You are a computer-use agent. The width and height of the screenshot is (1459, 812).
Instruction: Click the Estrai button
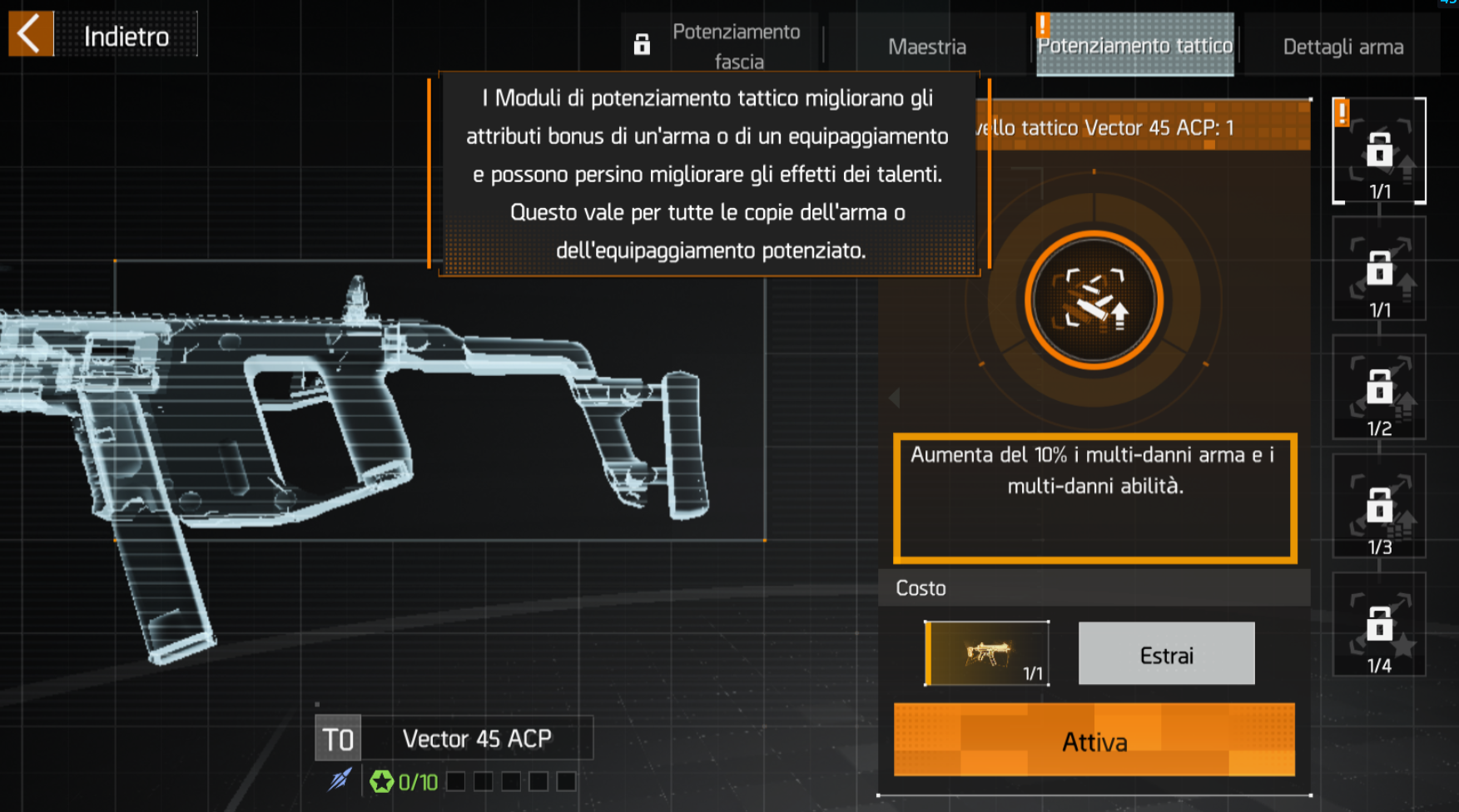[1166, 655]
